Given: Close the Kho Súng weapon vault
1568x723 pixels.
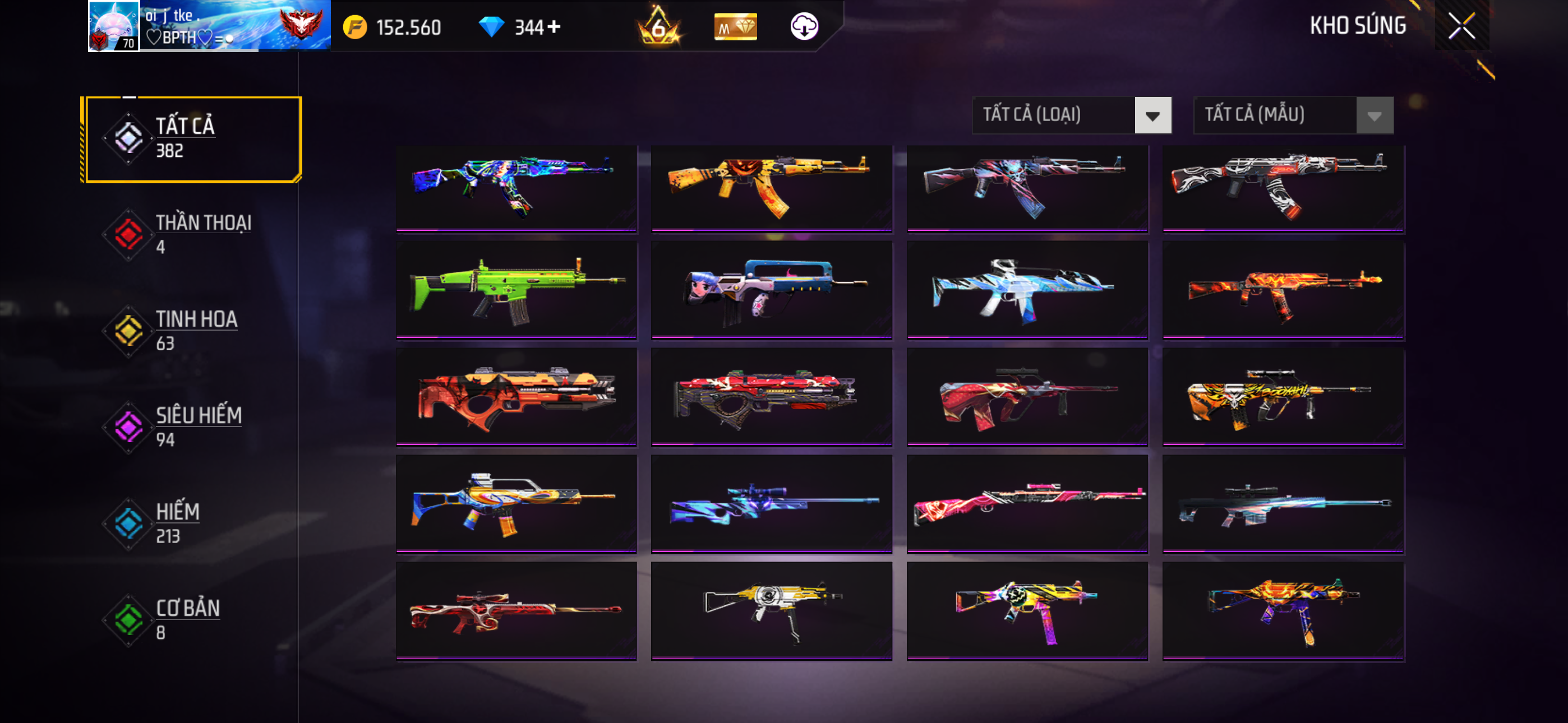Looking at the screenshot, I should point(1461,26).
